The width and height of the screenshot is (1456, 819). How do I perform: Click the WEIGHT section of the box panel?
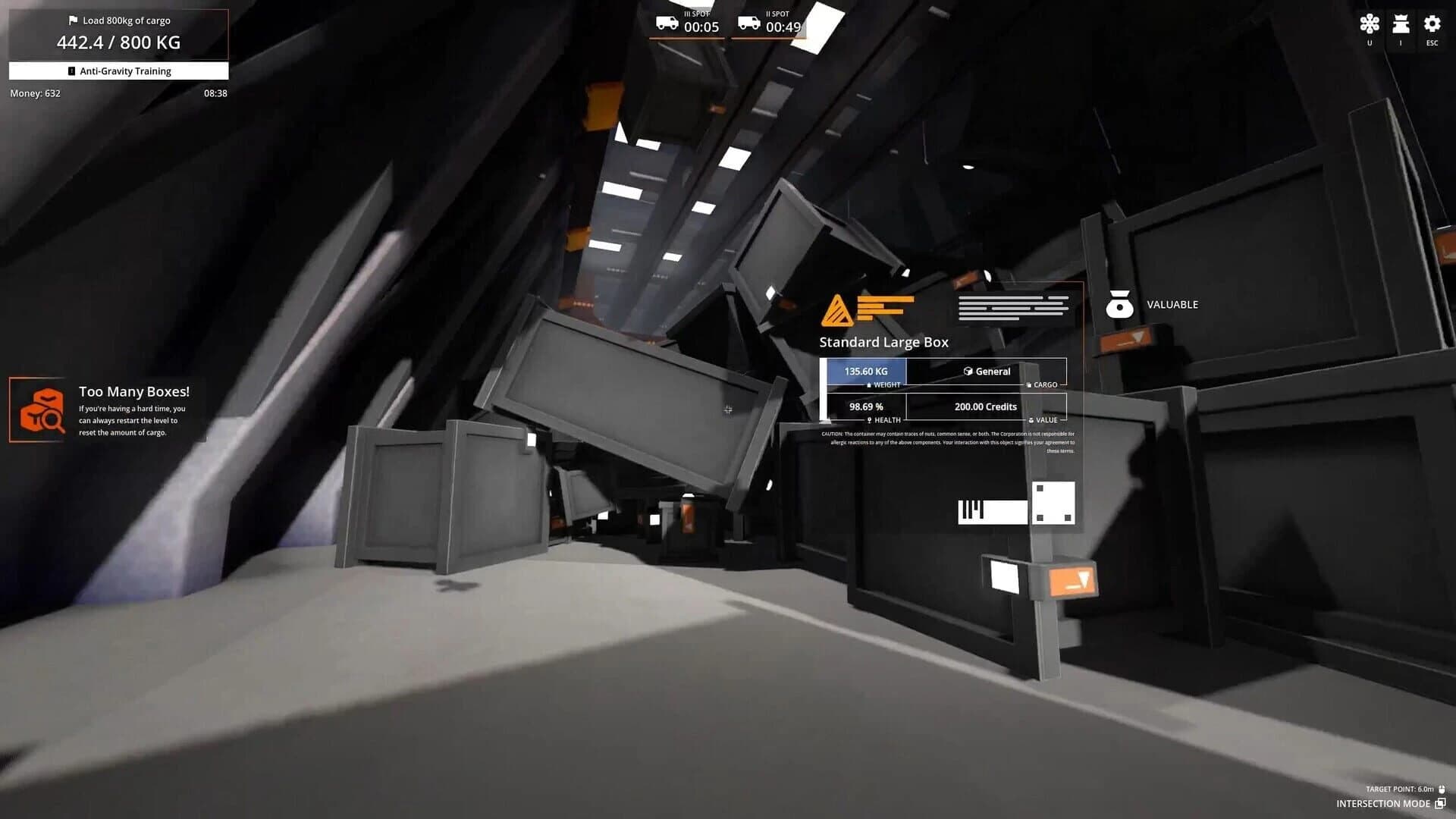coord(865,372)
